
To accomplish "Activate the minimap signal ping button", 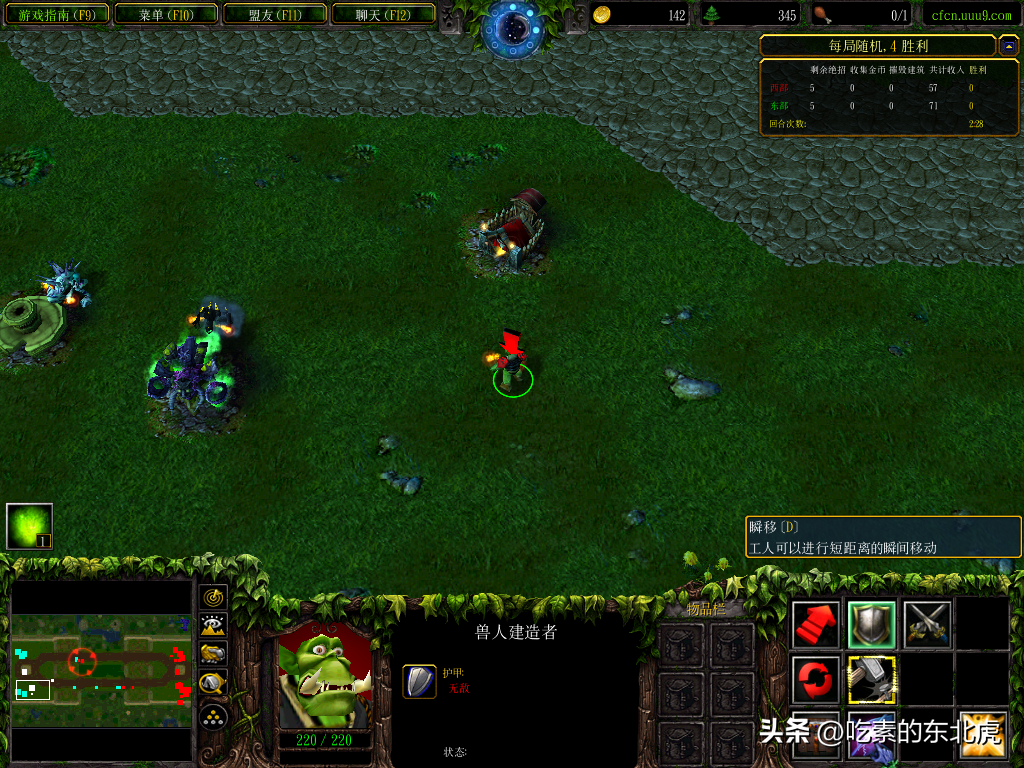I will point(213,597).
